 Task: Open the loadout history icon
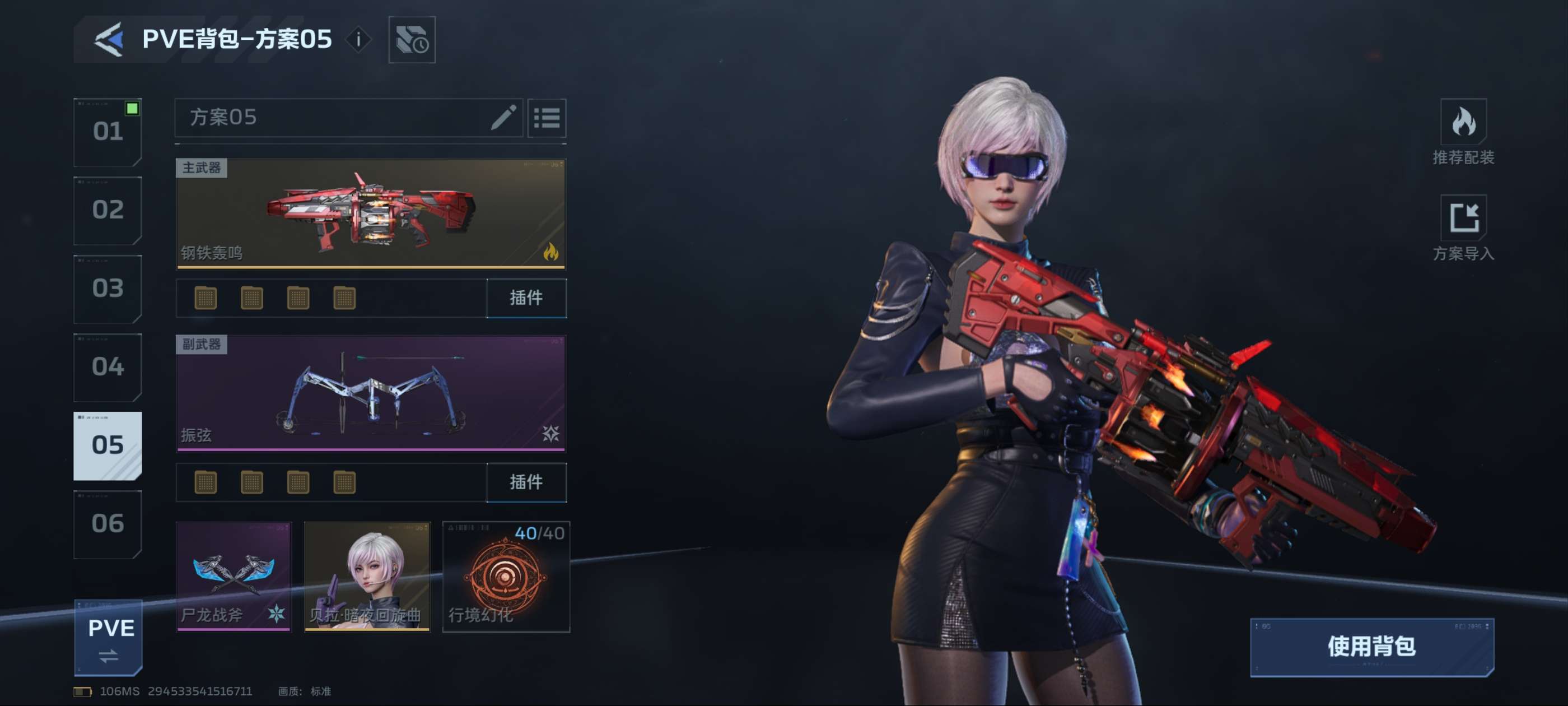(x=412, y=40)
